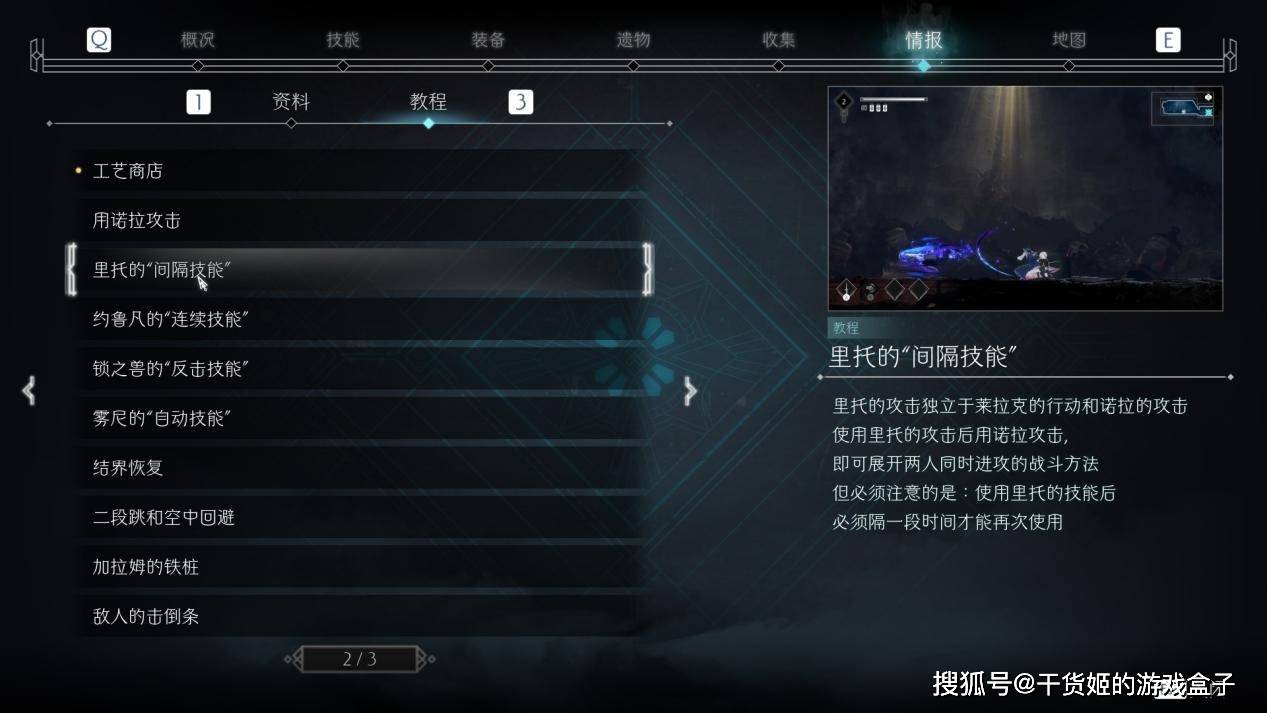The image size is (1267, 713).
Task: Open the 工艺商店 tutorial entry
Action: 360,171
